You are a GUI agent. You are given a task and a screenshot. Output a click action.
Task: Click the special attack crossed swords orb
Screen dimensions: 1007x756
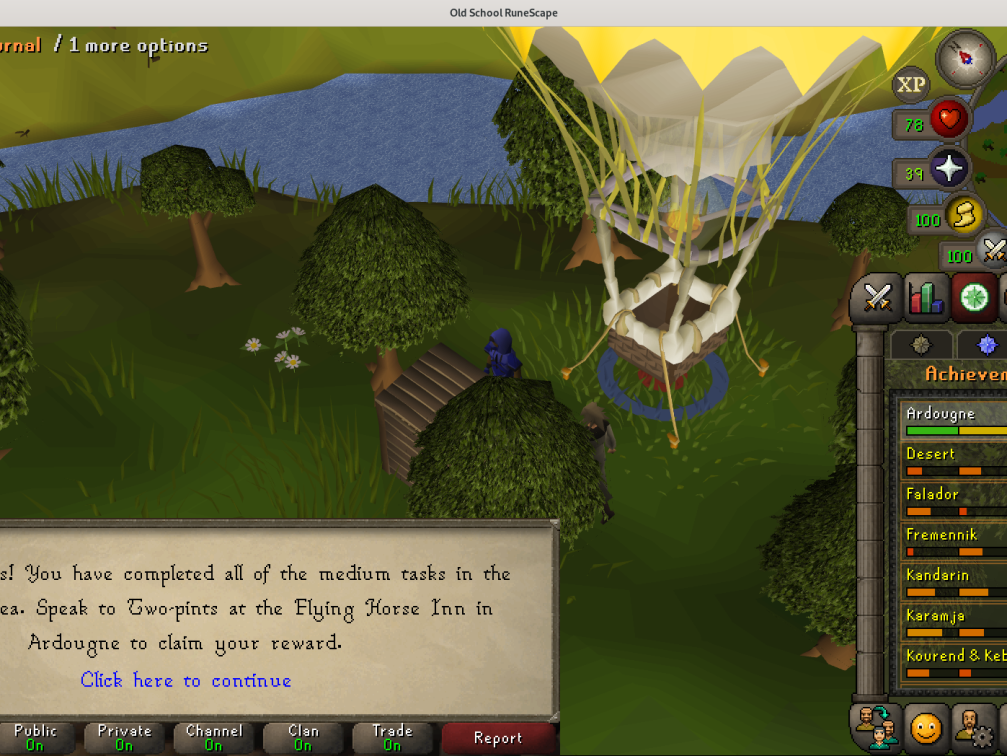click(993, 250)
